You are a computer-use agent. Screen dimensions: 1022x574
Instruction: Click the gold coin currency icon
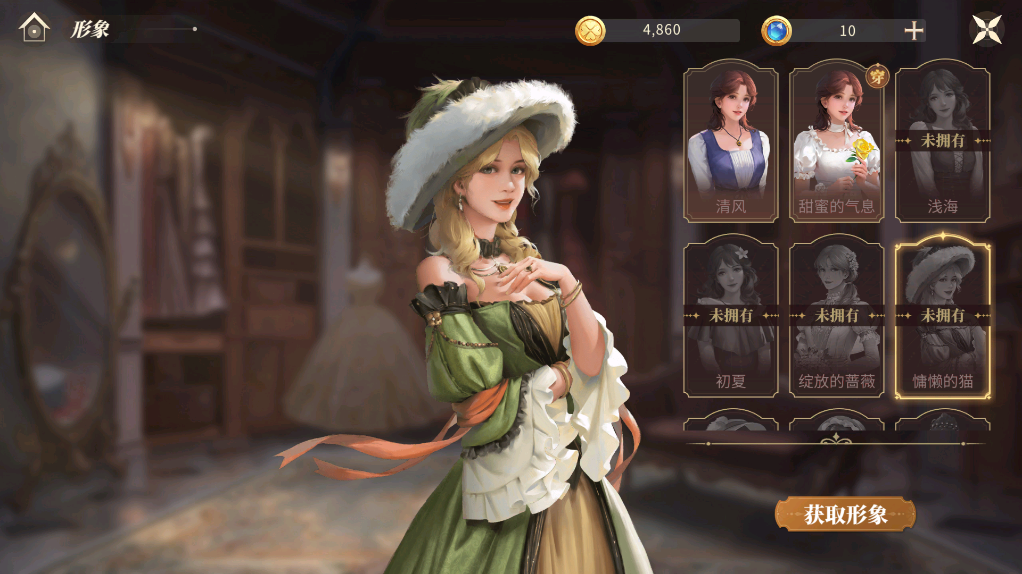point(590,30)
